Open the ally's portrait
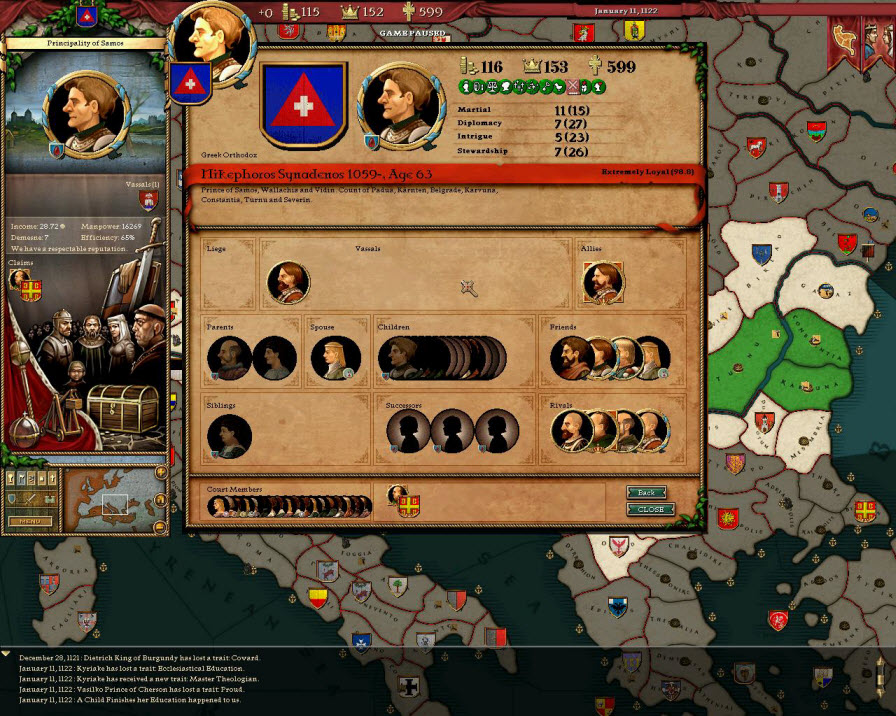This screenshot has width=896, height=716. 602,283
